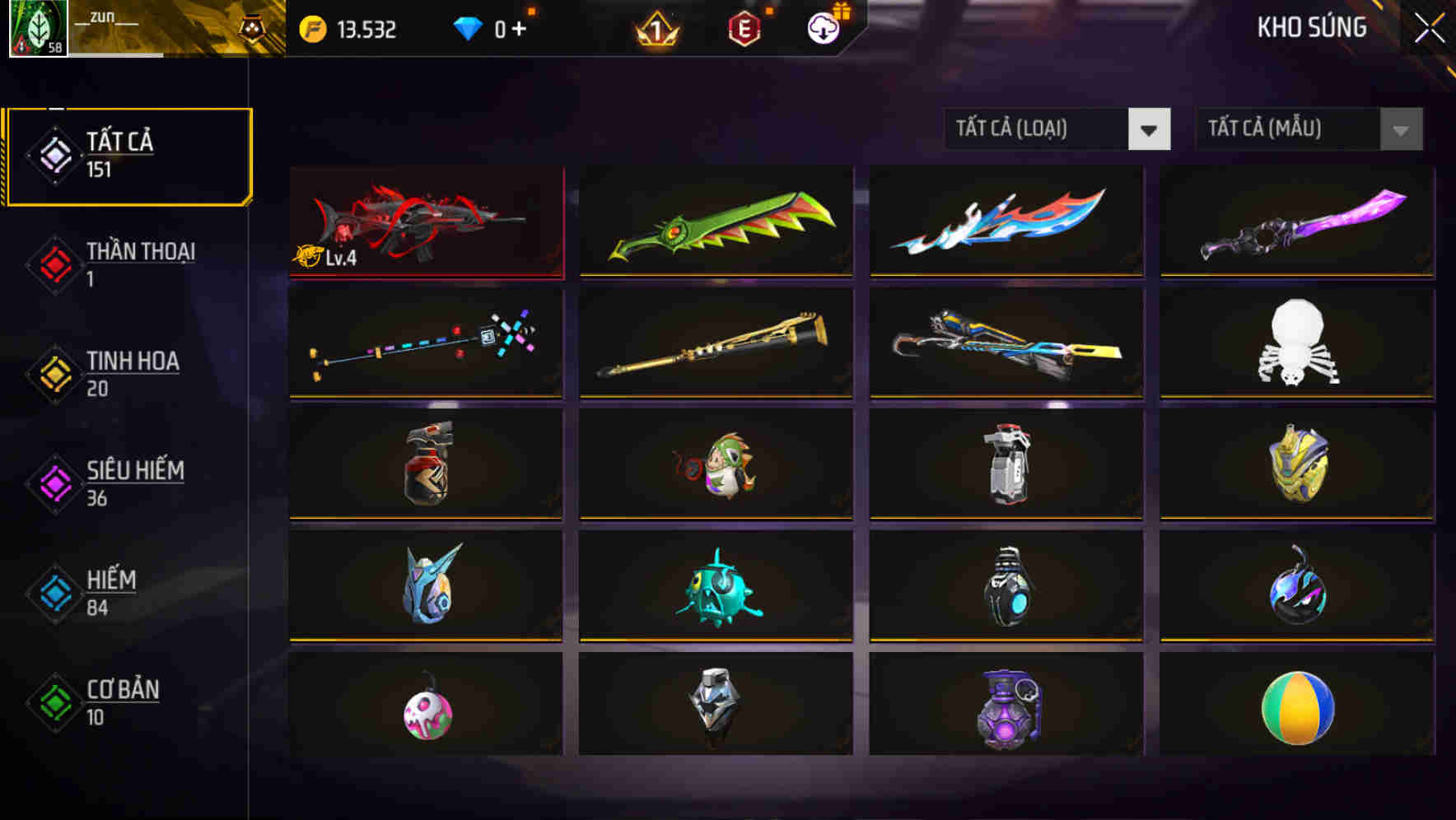The image size is (1456, 820).
Task: Click the diamond balance icon
Action: [469, 27]
